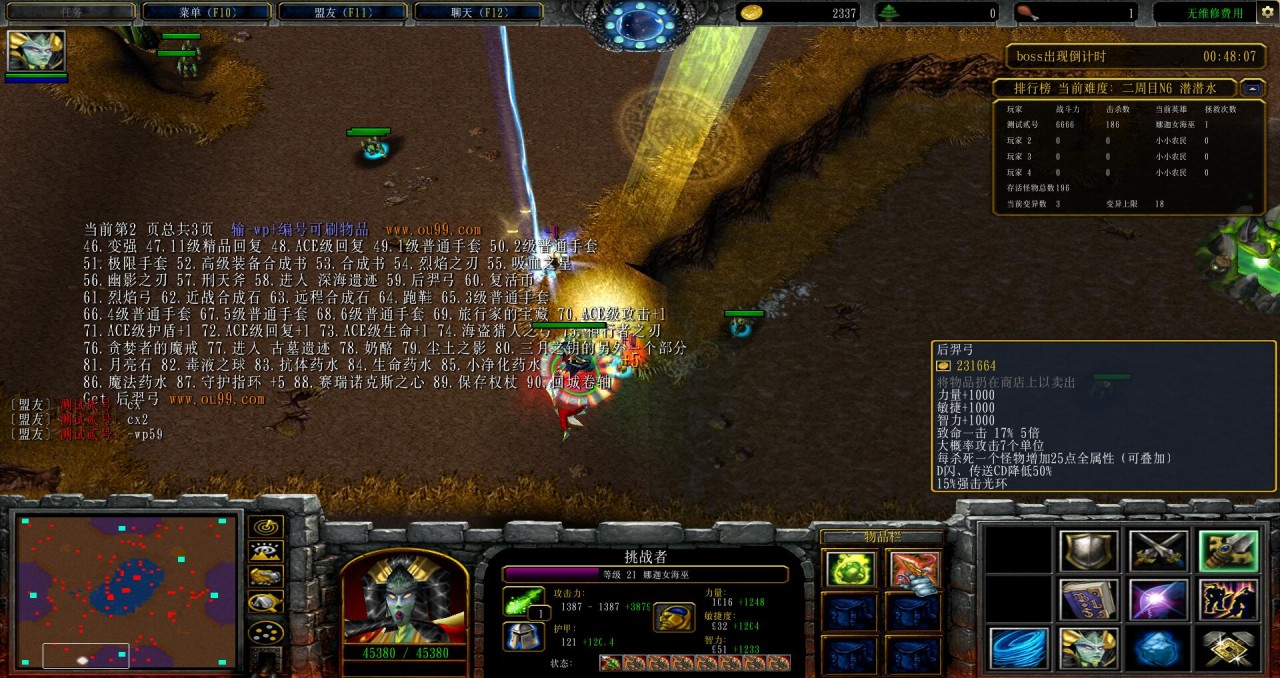The height and width of the screenshot is (678, 1280).
Task: Click the formation movement toggle button
Action: pos(265,632)
